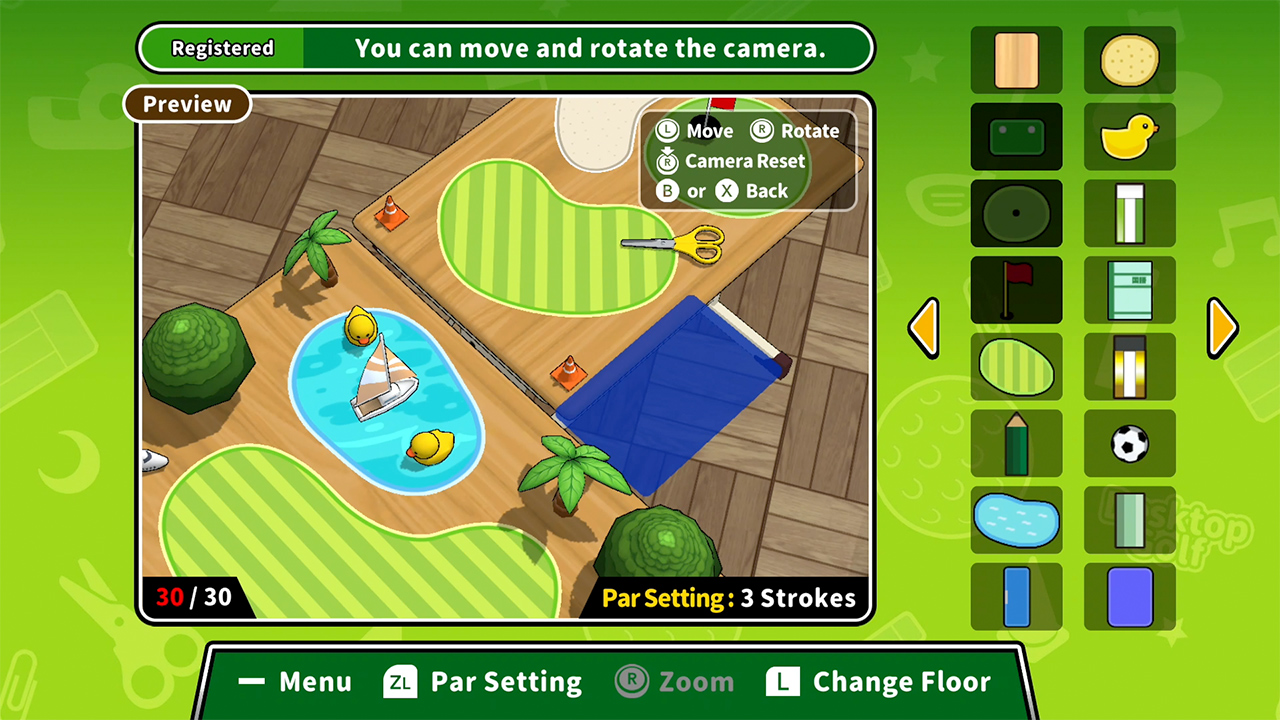This screenshot has width=1280, height=720.
Task: Click the right palette page arrow
Action: coord(1221,328)
